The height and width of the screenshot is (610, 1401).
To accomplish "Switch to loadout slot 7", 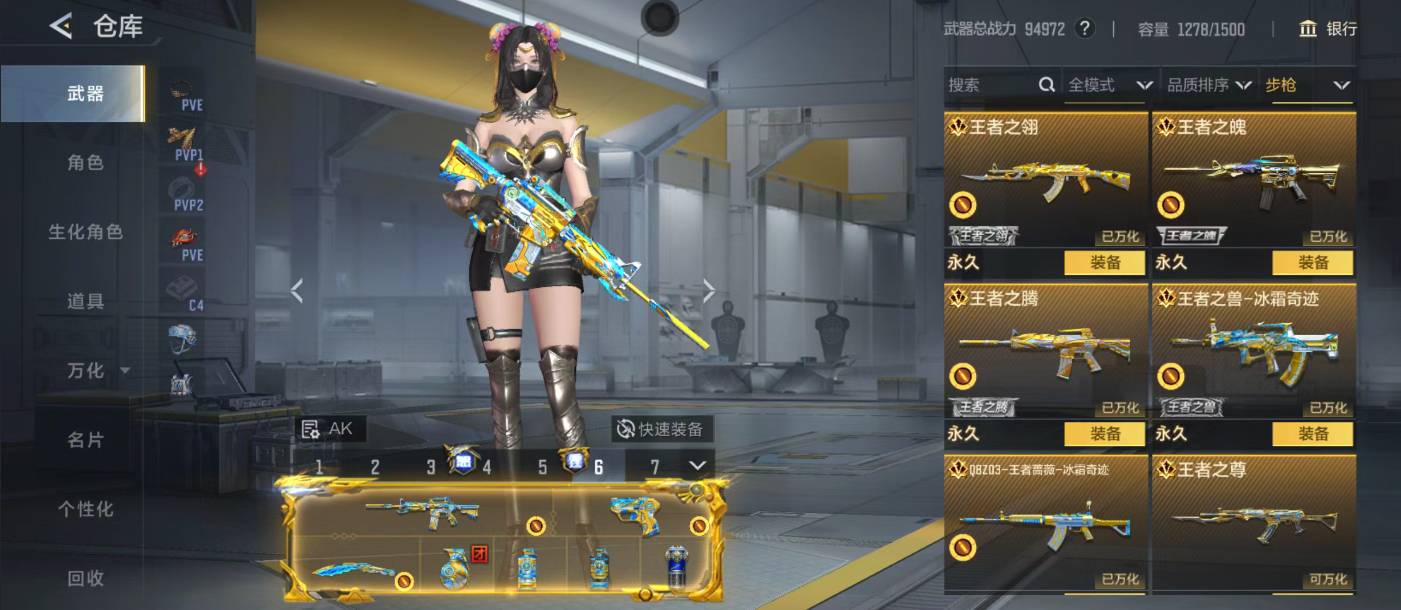I will click(x=655, y=466).
